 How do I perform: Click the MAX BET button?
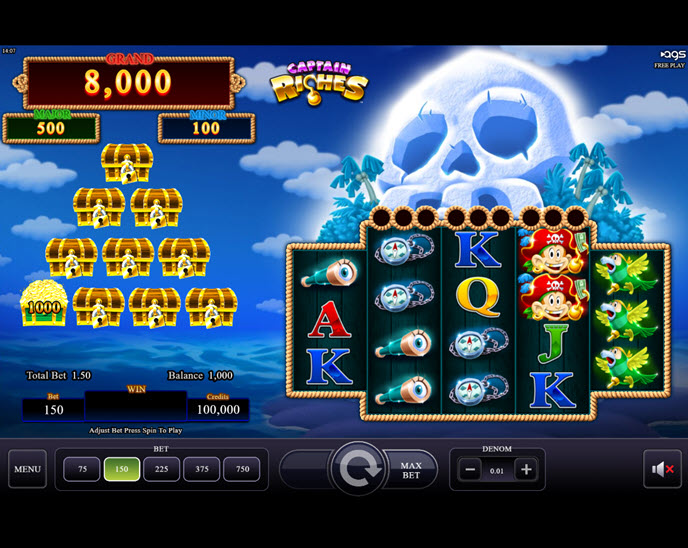412,469
